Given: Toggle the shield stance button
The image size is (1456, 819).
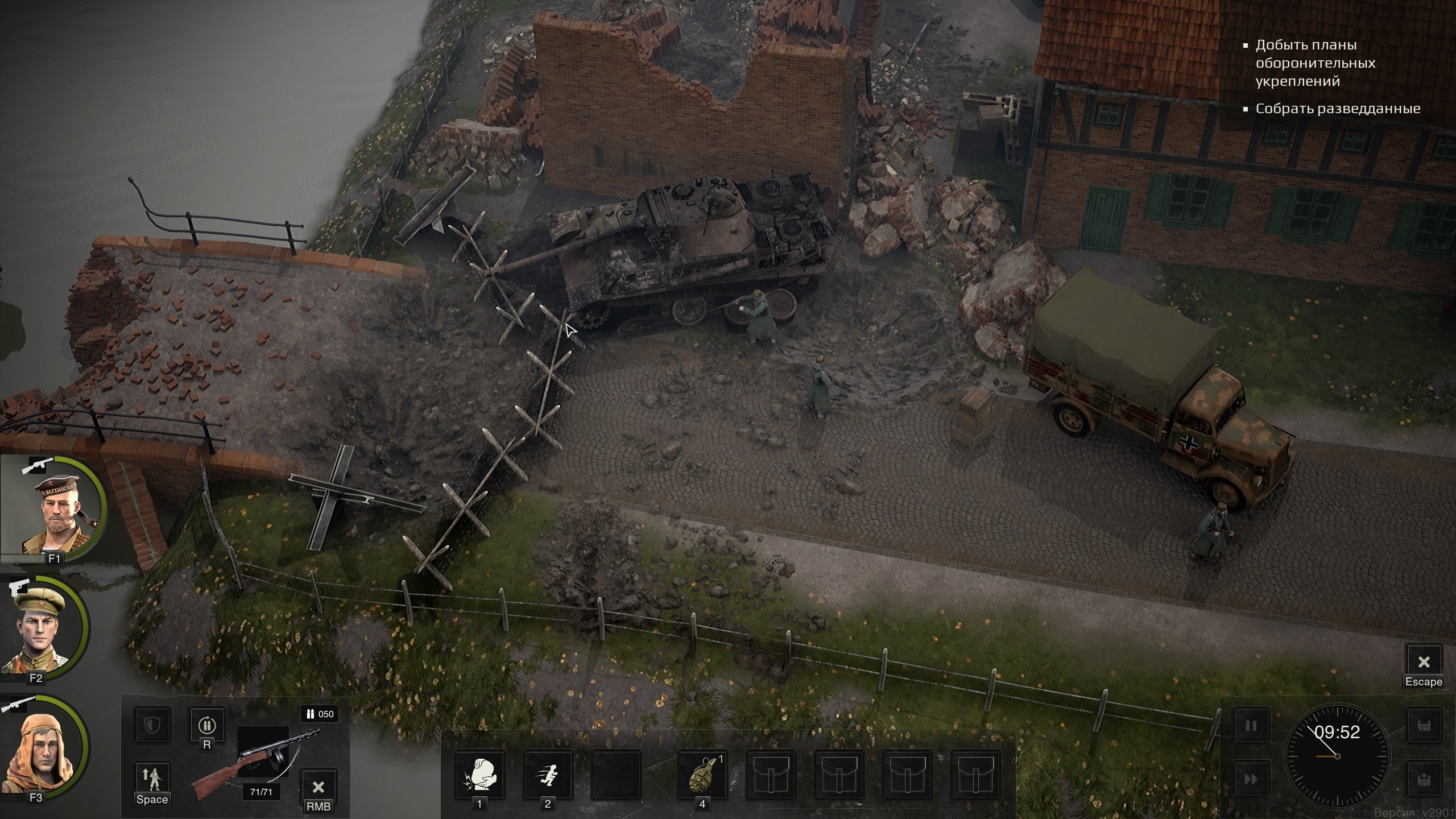Looking at the screenshot, I should click(152, 725).
